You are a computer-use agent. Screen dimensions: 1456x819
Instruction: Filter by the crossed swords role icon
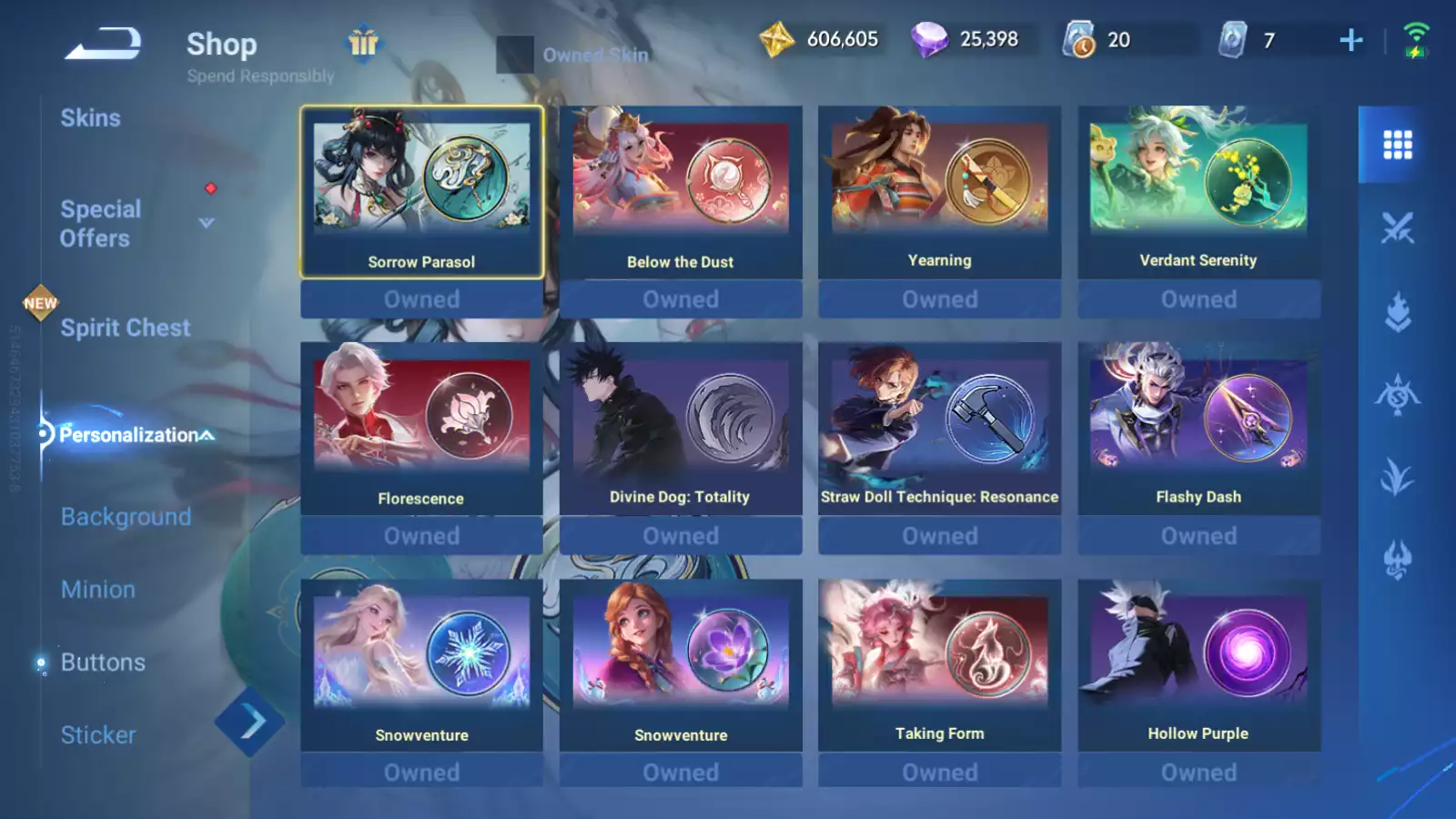[x=1397, y=228]
